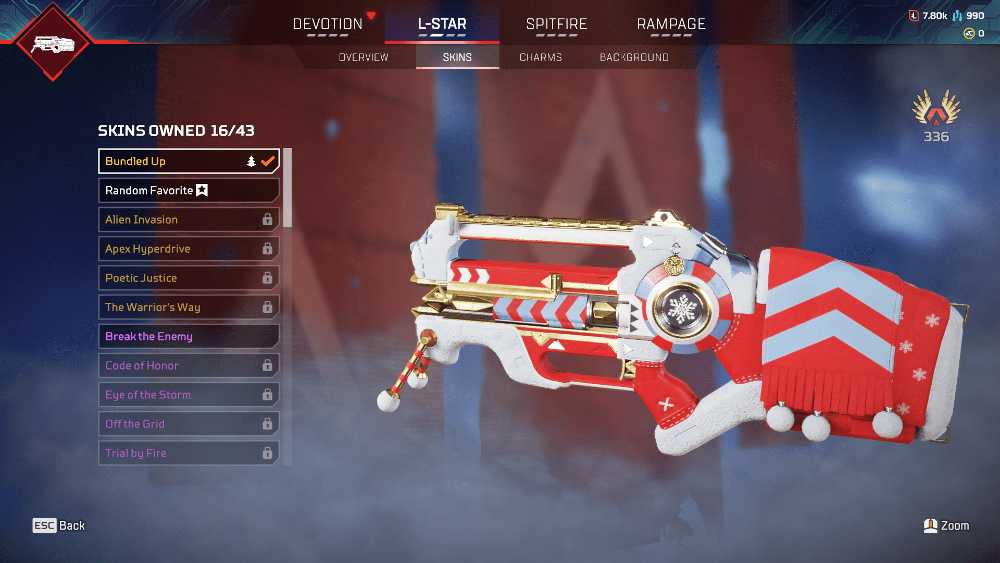Select the Code of Honor skin

point(188,366)
